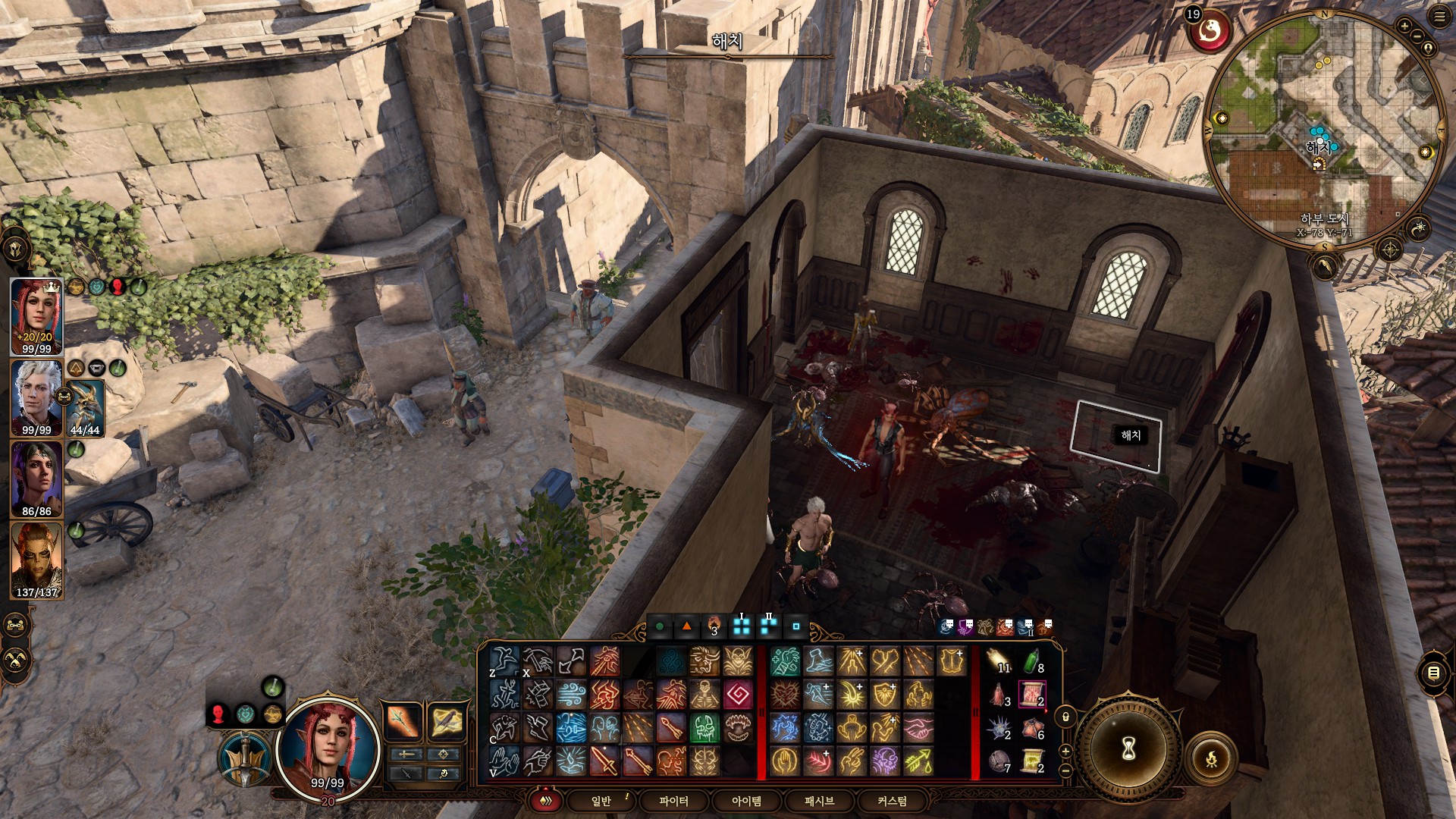Zoom in the minimap with plus button
This screenshot has height=819, width=1456.
coord(1404,27)
